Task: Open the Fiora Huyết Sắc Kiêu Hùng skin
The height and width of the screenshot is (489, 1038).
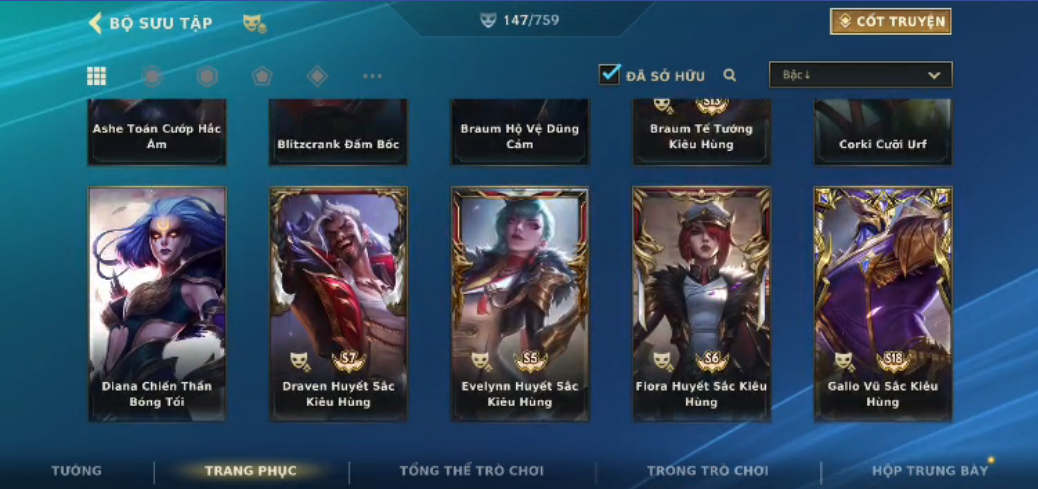Action: [701, 302]
